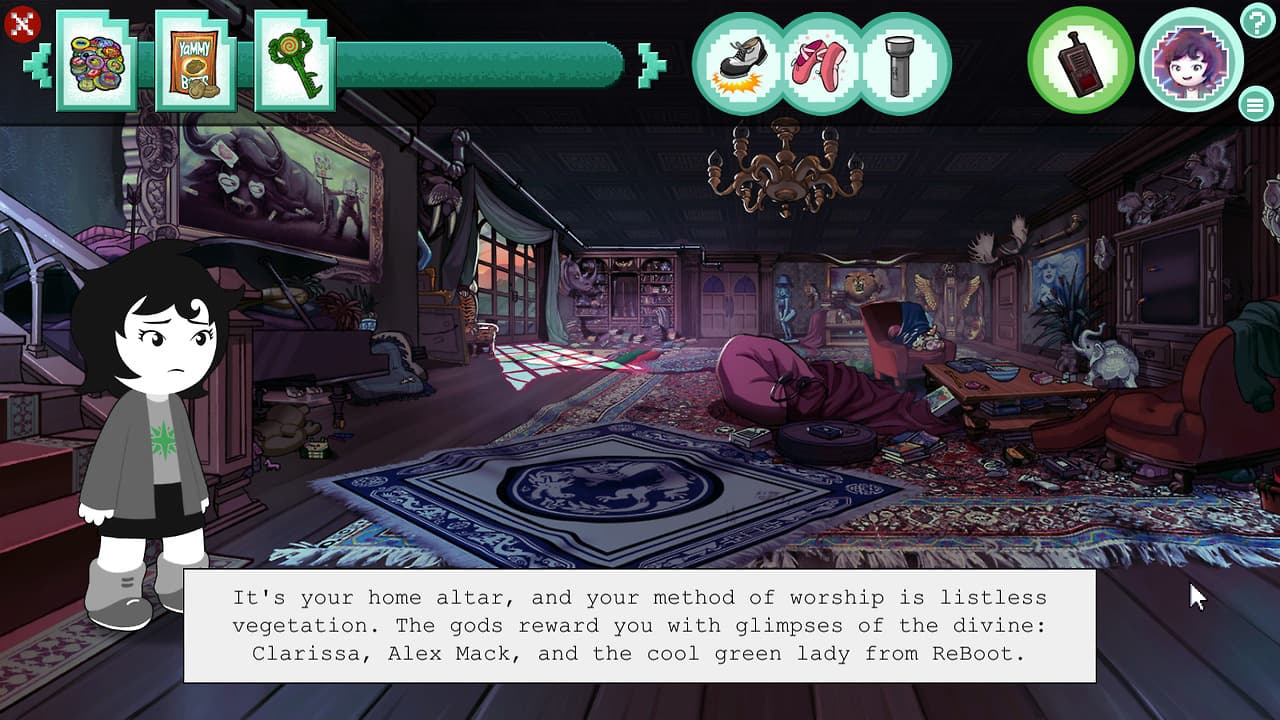The image size is (1280, 720).
Task: Close the game with the red X
Action: pos(22,24)
